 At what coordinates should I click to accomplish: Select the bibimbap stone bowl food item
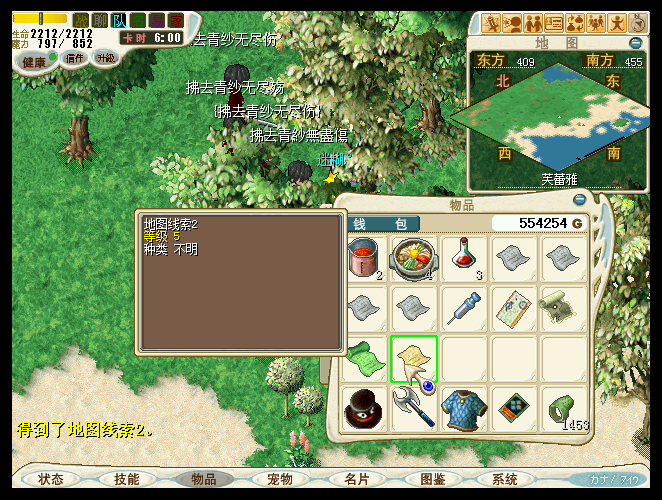(413, 258)
